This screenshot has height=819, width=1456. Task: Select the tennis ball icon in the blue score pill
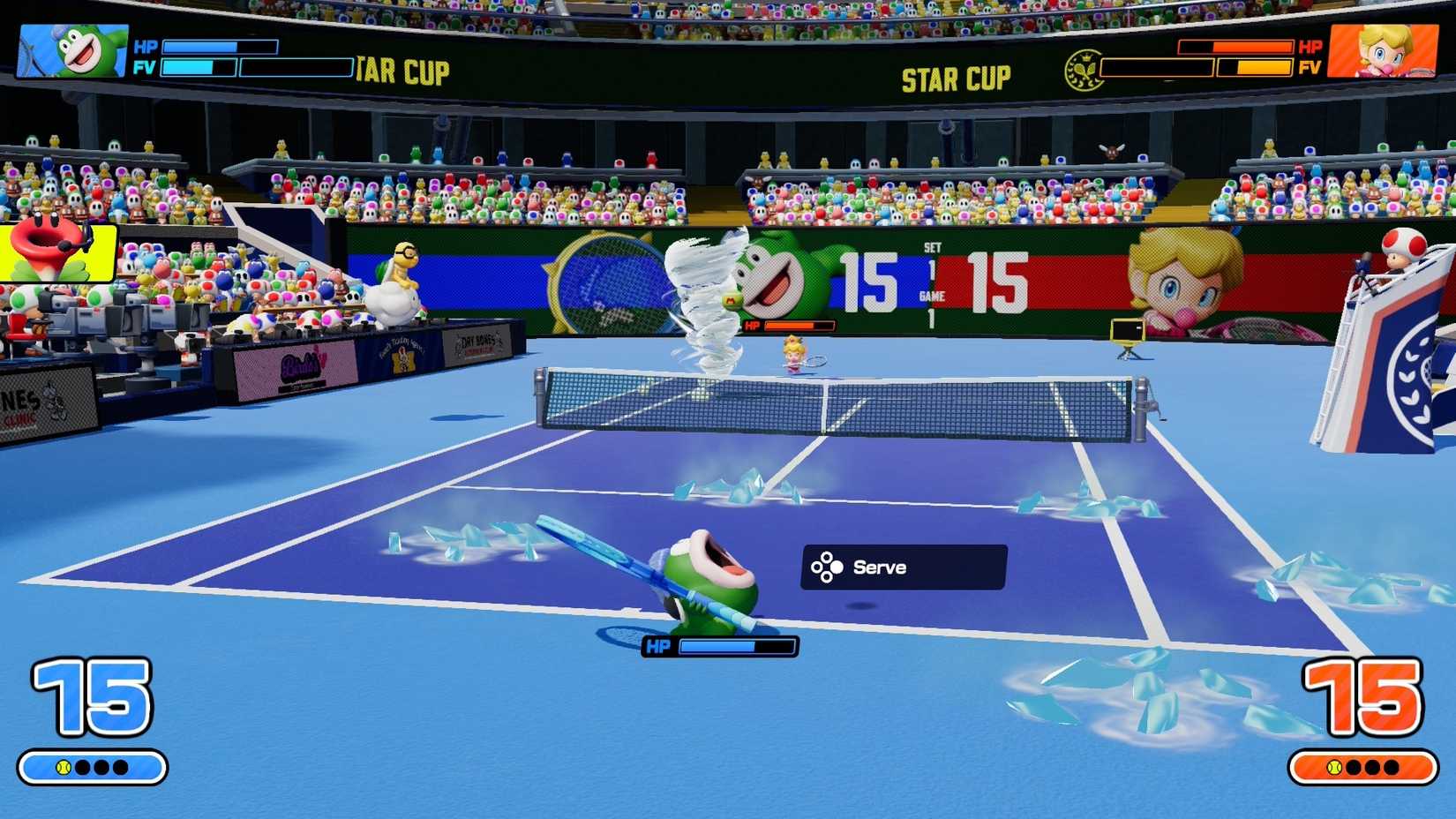click(x=63, y=766)
